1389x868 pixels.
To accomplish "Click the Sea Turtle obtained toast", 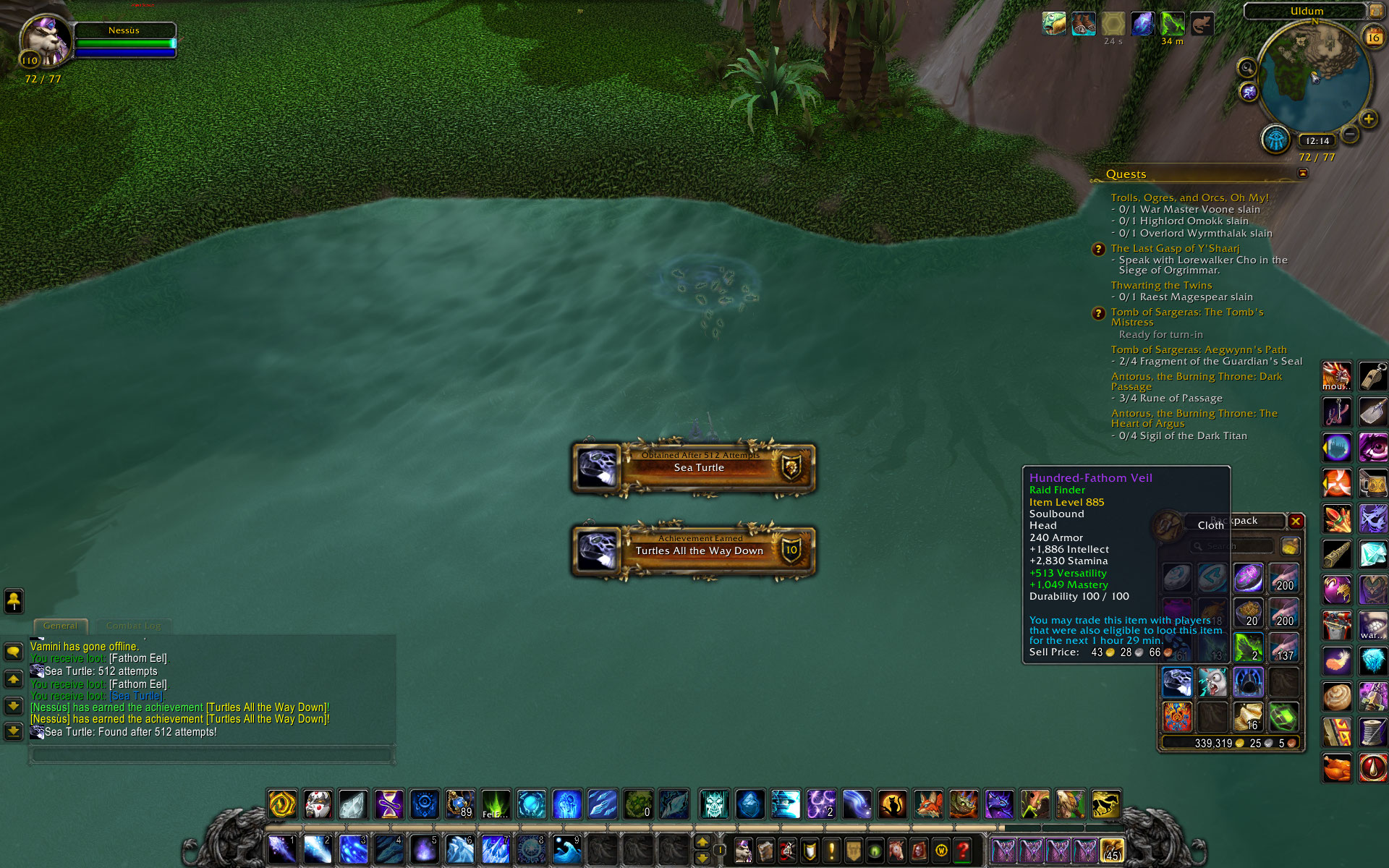I will (x=694, y=467).
